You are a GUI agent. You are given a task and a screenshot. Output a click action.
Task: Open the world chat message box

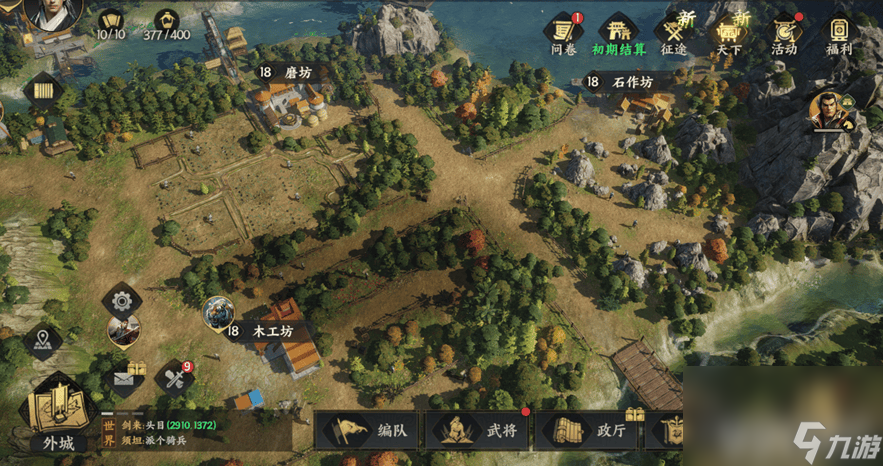196,433
